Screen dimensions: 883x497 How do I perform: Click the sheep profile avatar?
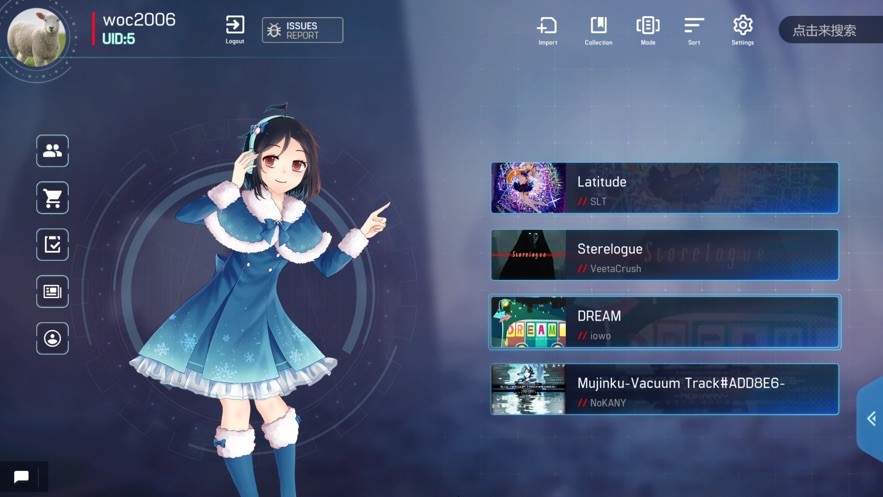tap(37, 37)
